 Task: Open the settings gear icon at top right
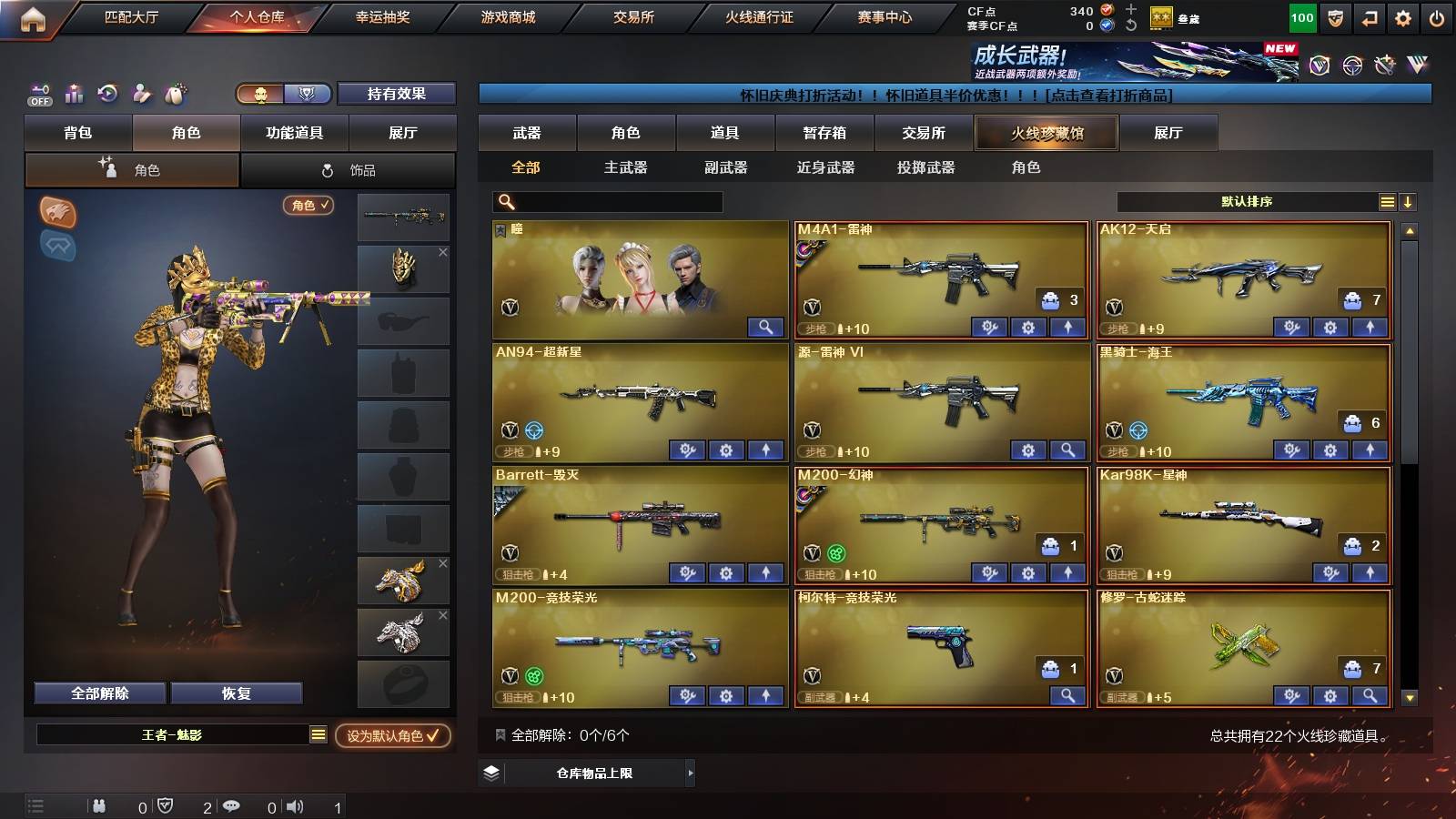1404,16
